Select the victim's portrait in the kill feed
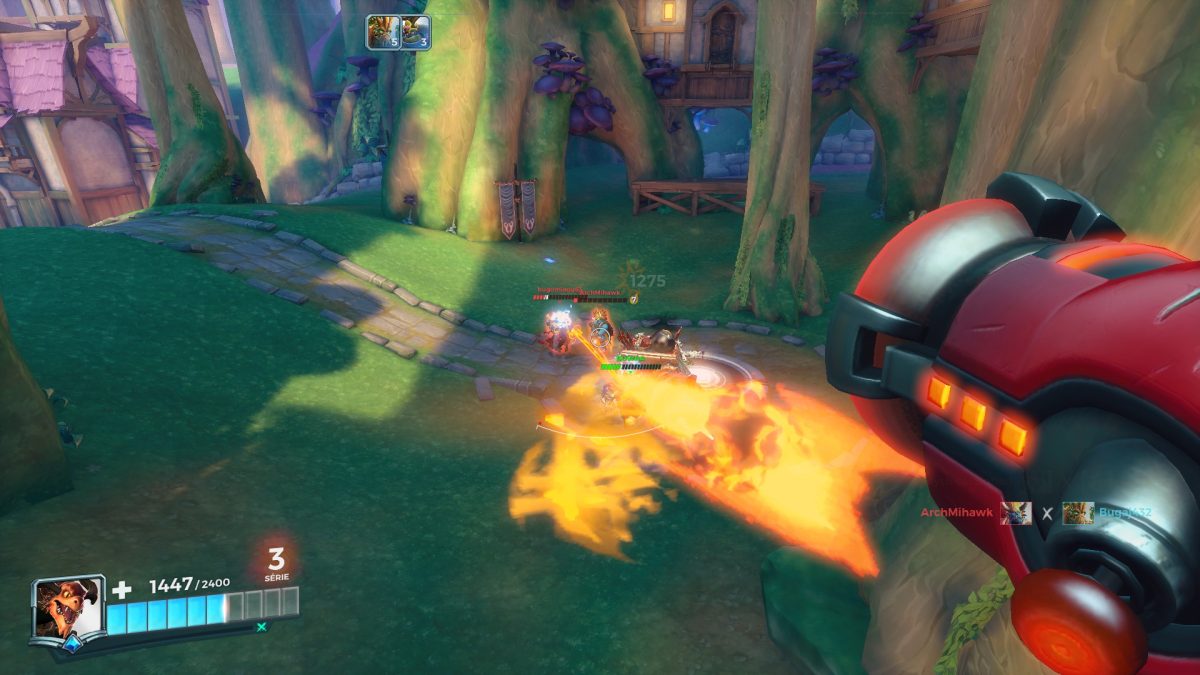 point(1077,514)
